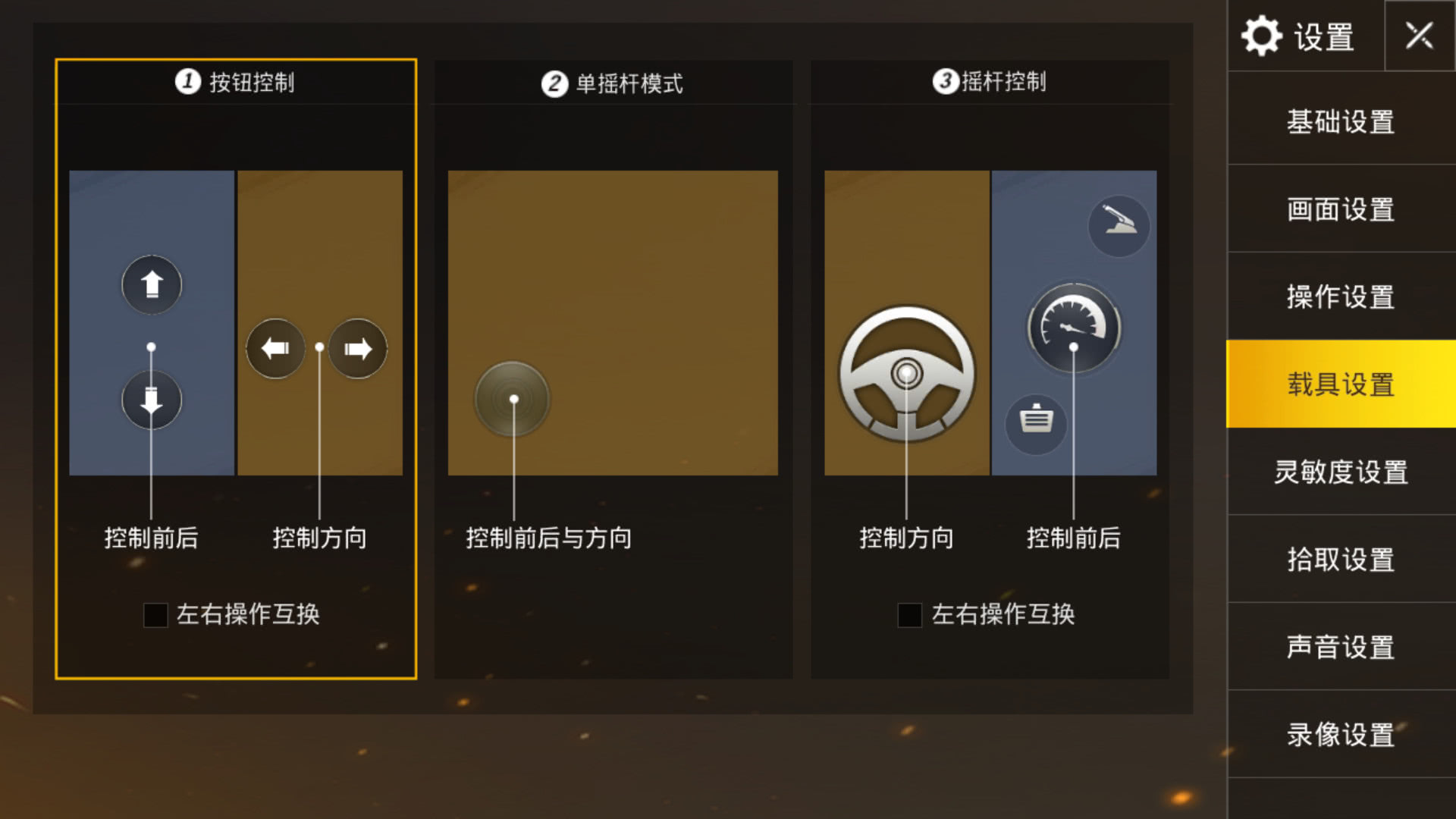Open 灵敏度设置
Image resolution: width=1456 pixels, height=819 pixels.
tap(1338, 473)
